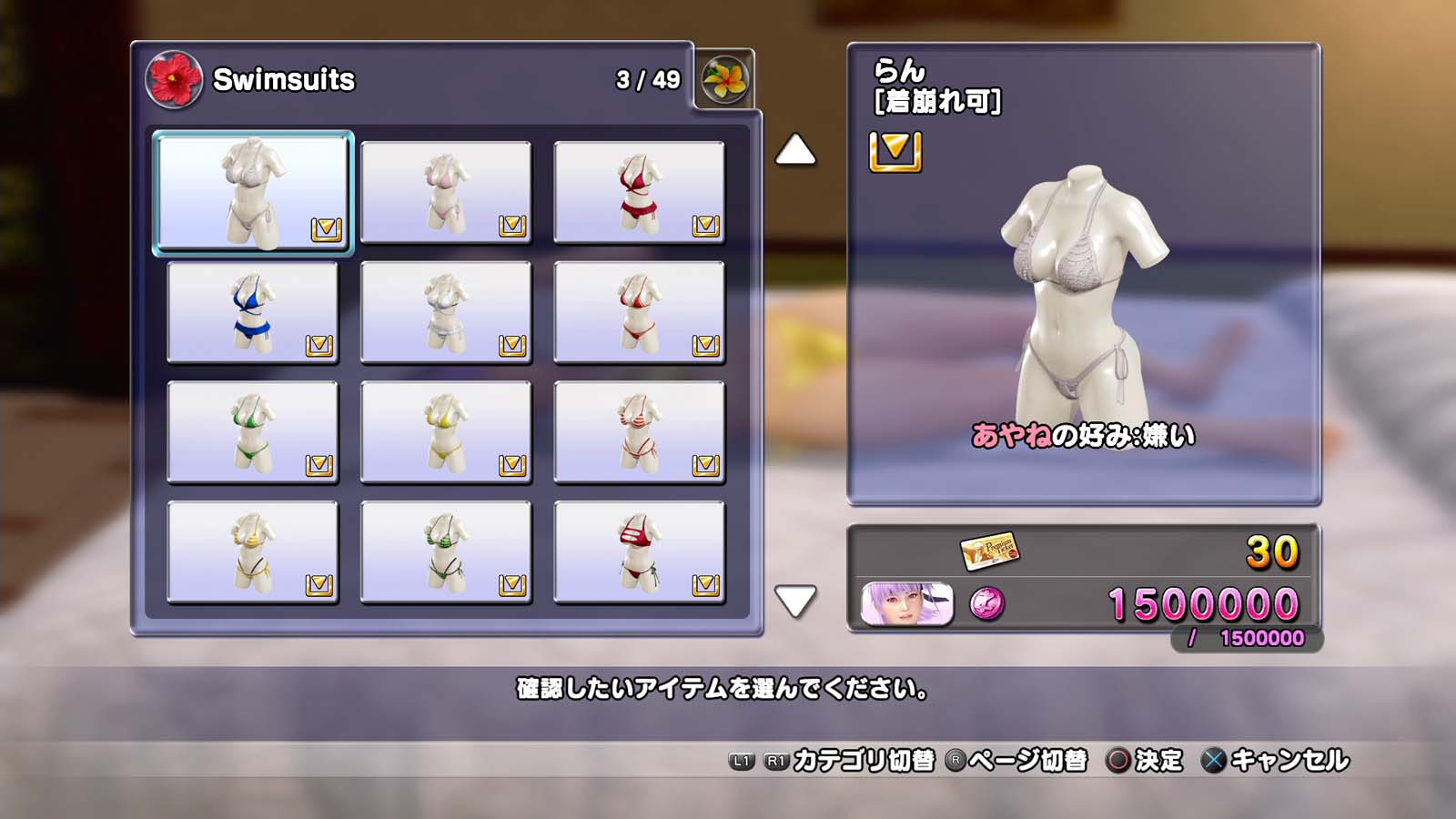Pick the solid yellow bikini tile
This screenshot has height=819, width=1456.
(x=446, y=432)
